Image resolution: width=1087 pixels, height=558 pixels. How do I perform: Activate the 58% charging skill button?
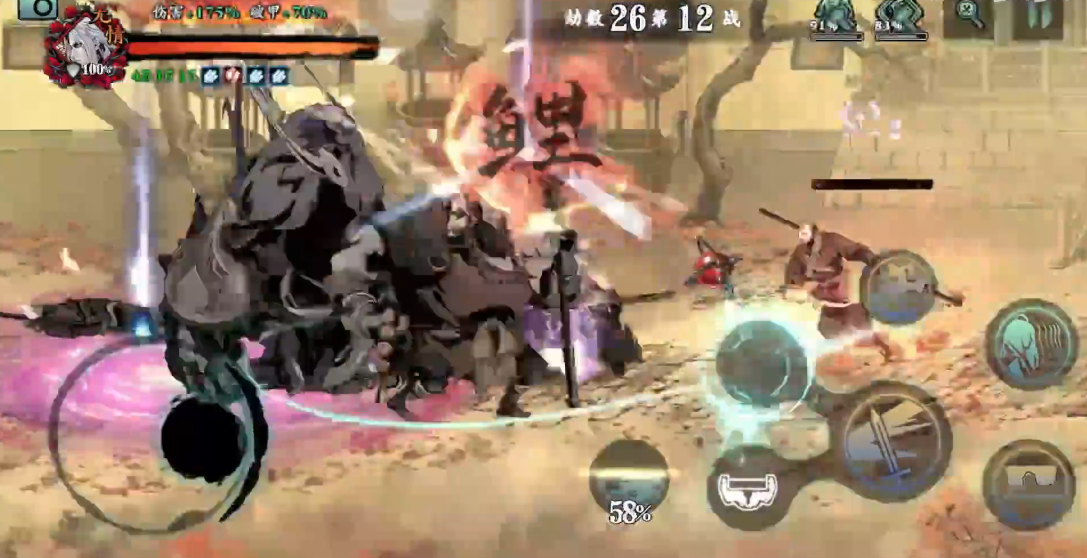[629, 481]
